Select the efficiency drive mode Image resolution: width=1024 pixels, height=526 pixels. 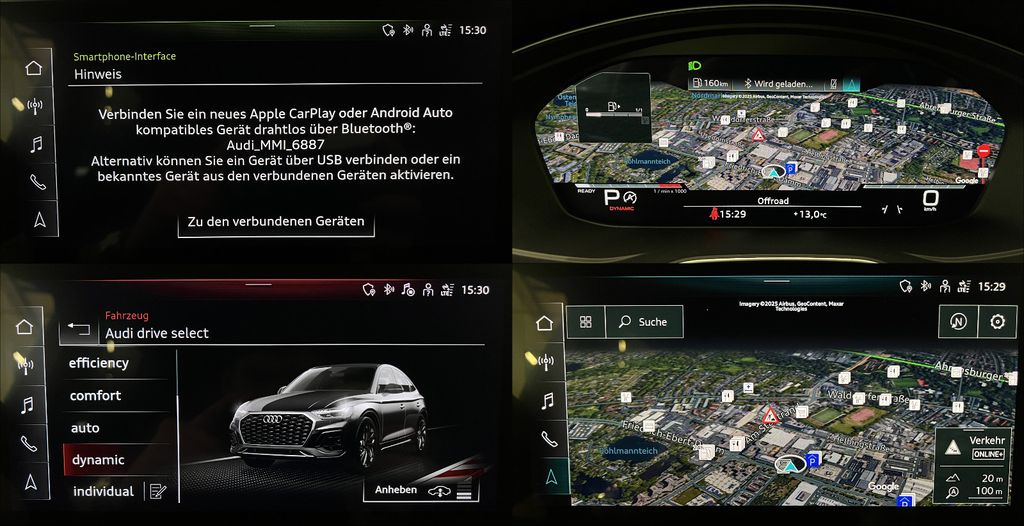[x=99, y=363]
